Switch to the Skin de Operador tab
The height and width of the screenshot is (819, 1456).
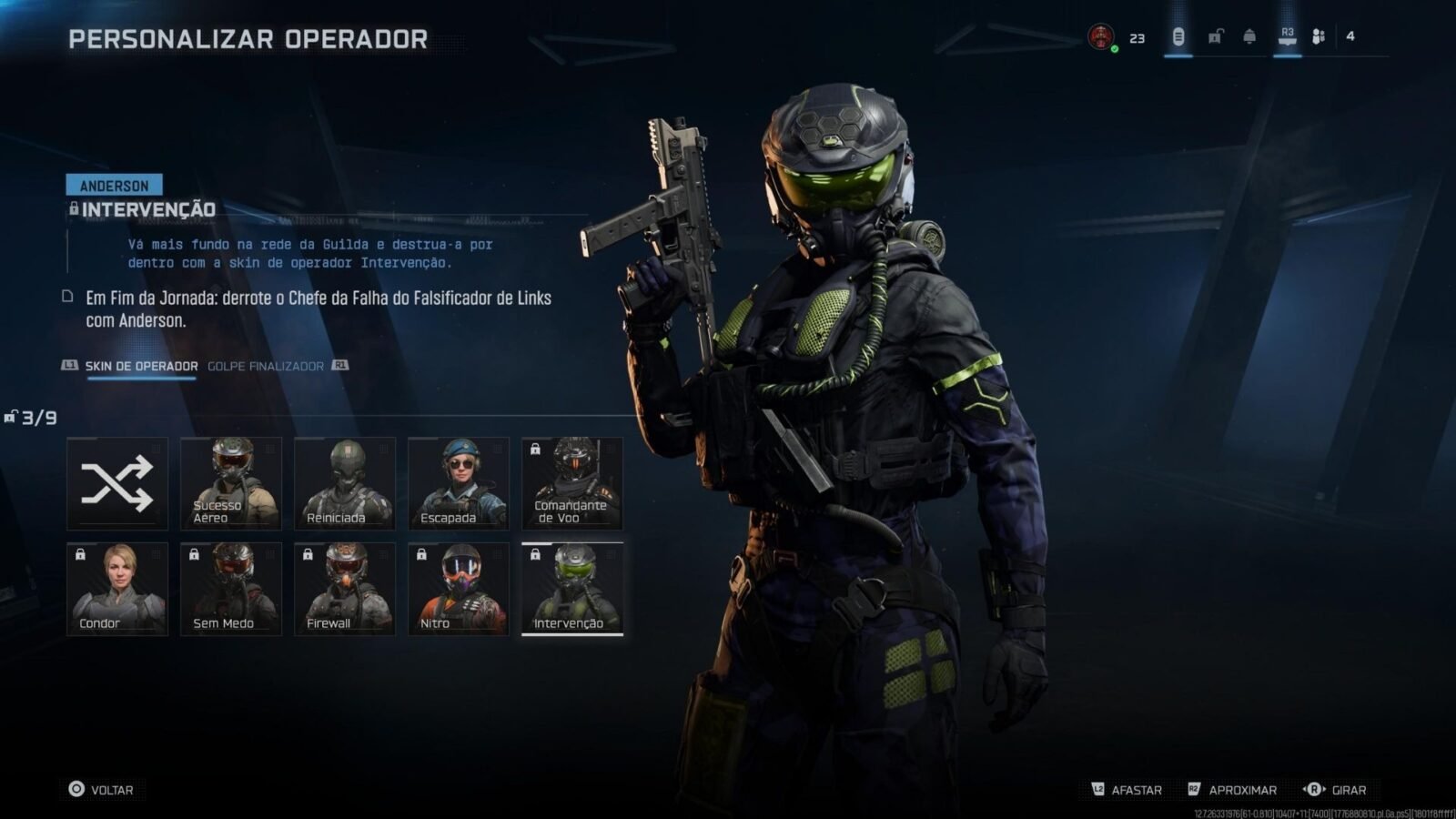click(x=141, y=366)
